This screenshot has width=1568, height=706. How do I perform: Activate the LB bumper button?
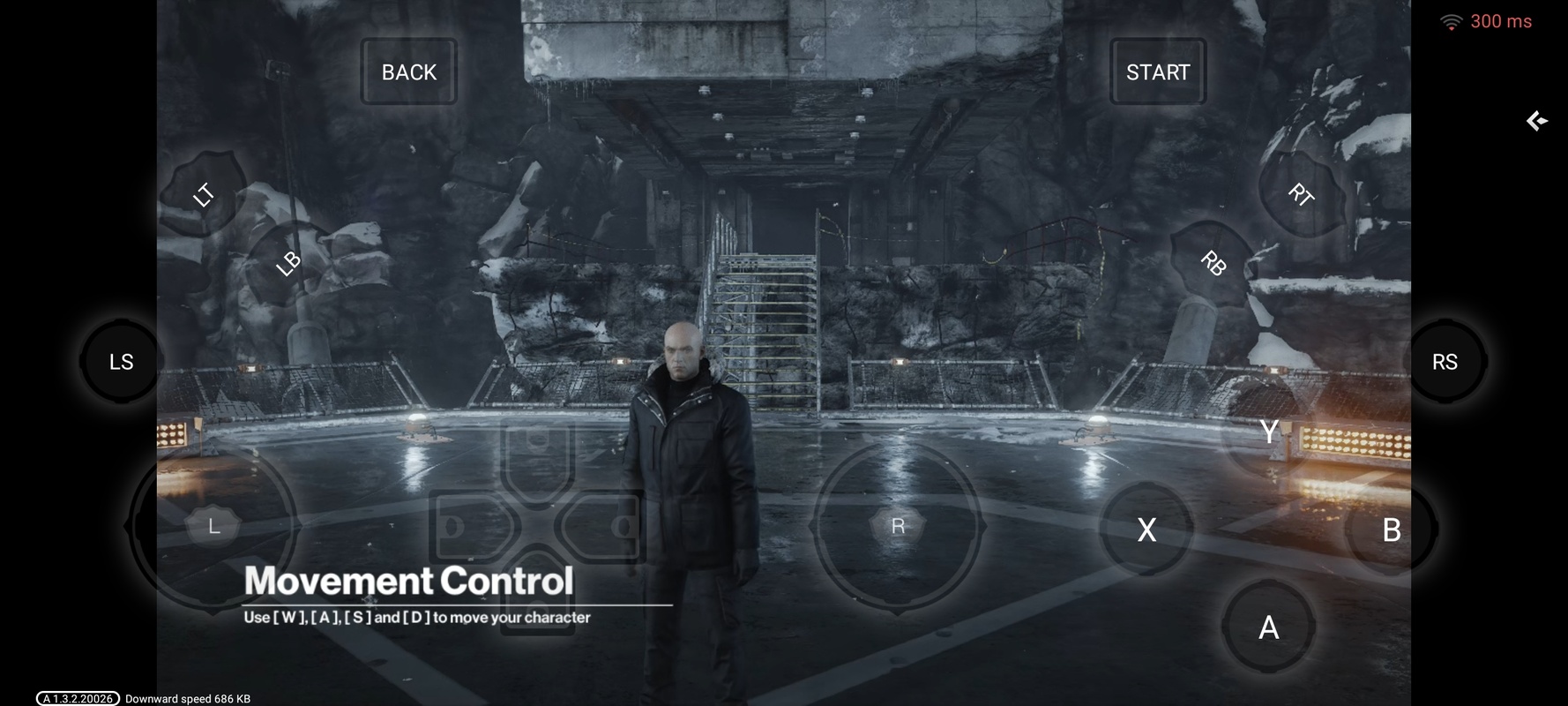pos(287,263)
